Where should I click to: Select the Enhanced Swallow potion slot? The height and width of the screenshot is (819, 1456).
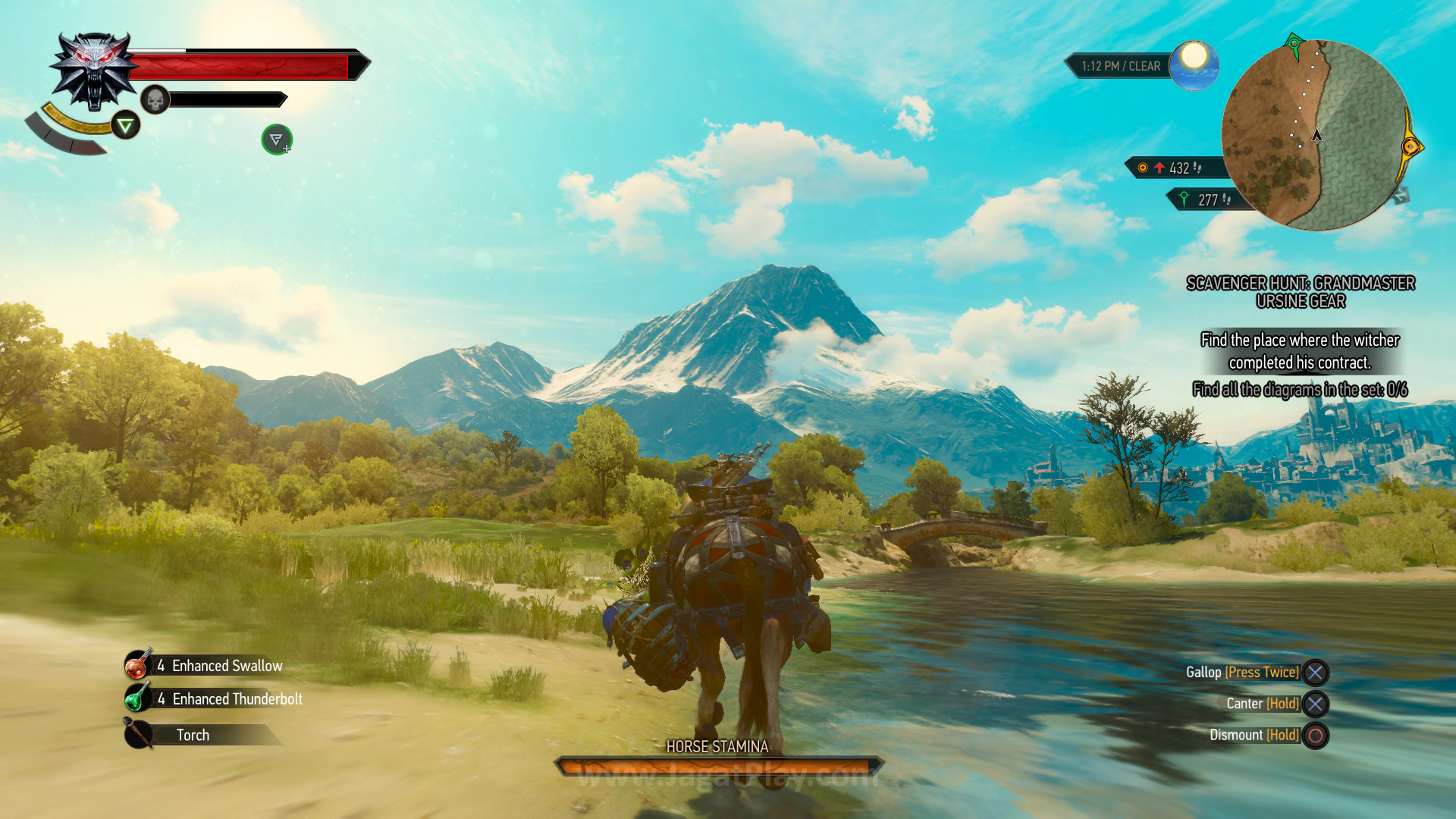tap(205, 666)
